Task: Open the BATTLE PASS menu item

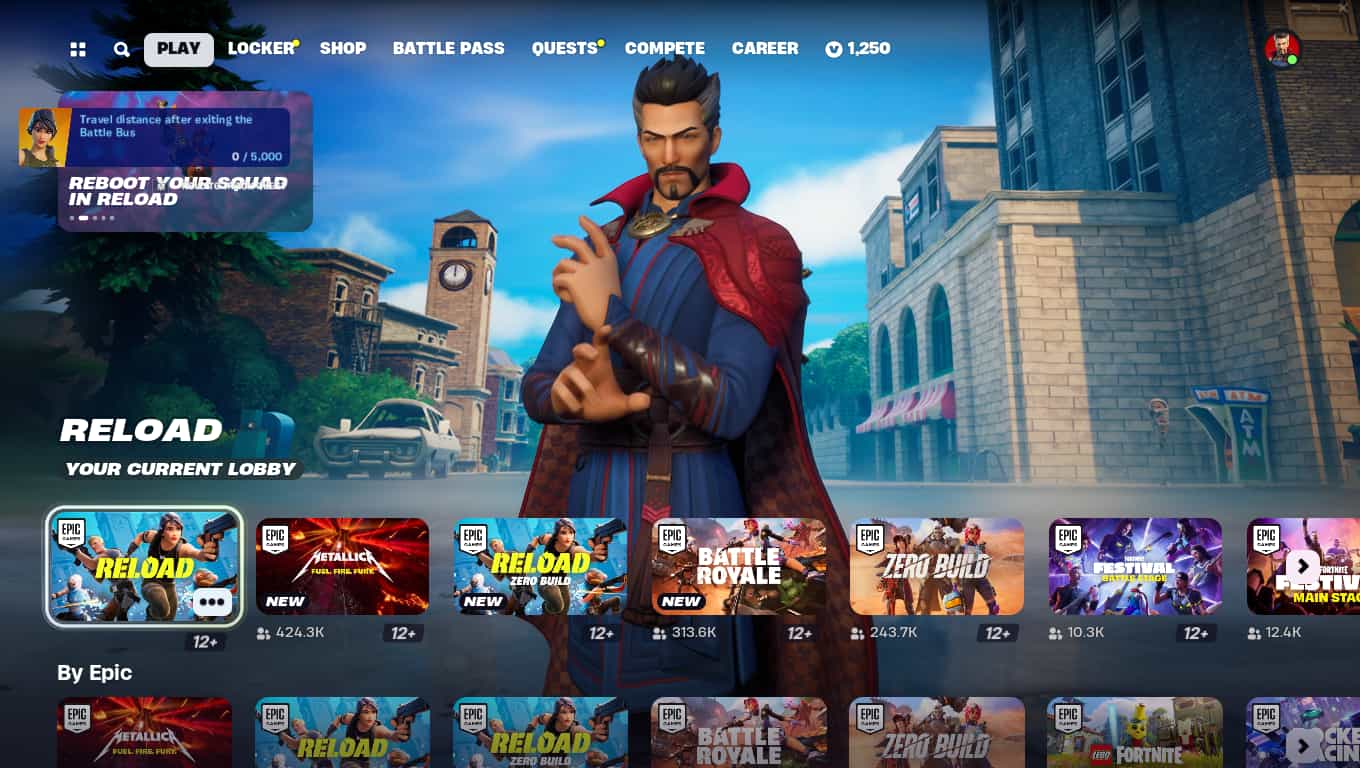Action: (x=448, y=47)
